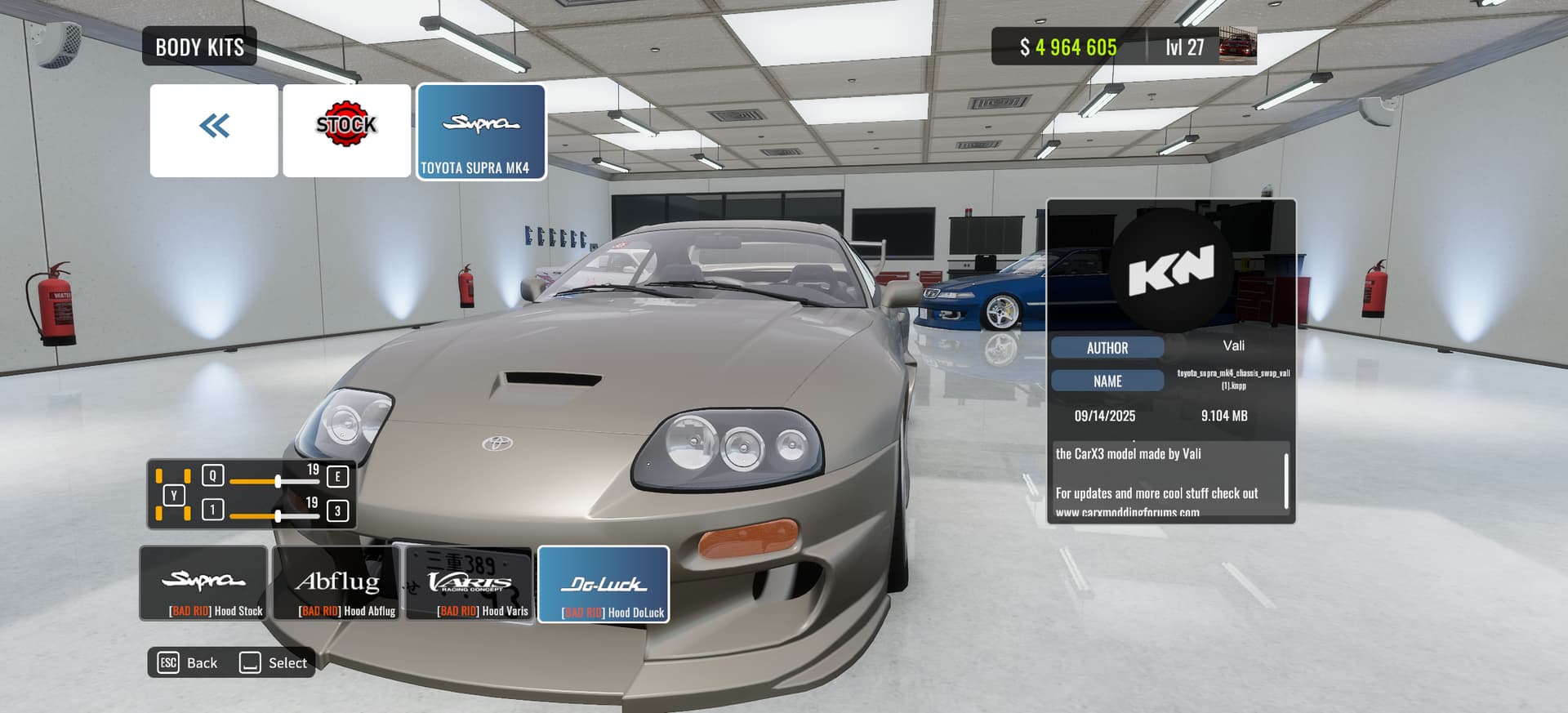1568x713 pixels.
Task: Adjust the lower 1–3 slider
Action: point(278,515)
